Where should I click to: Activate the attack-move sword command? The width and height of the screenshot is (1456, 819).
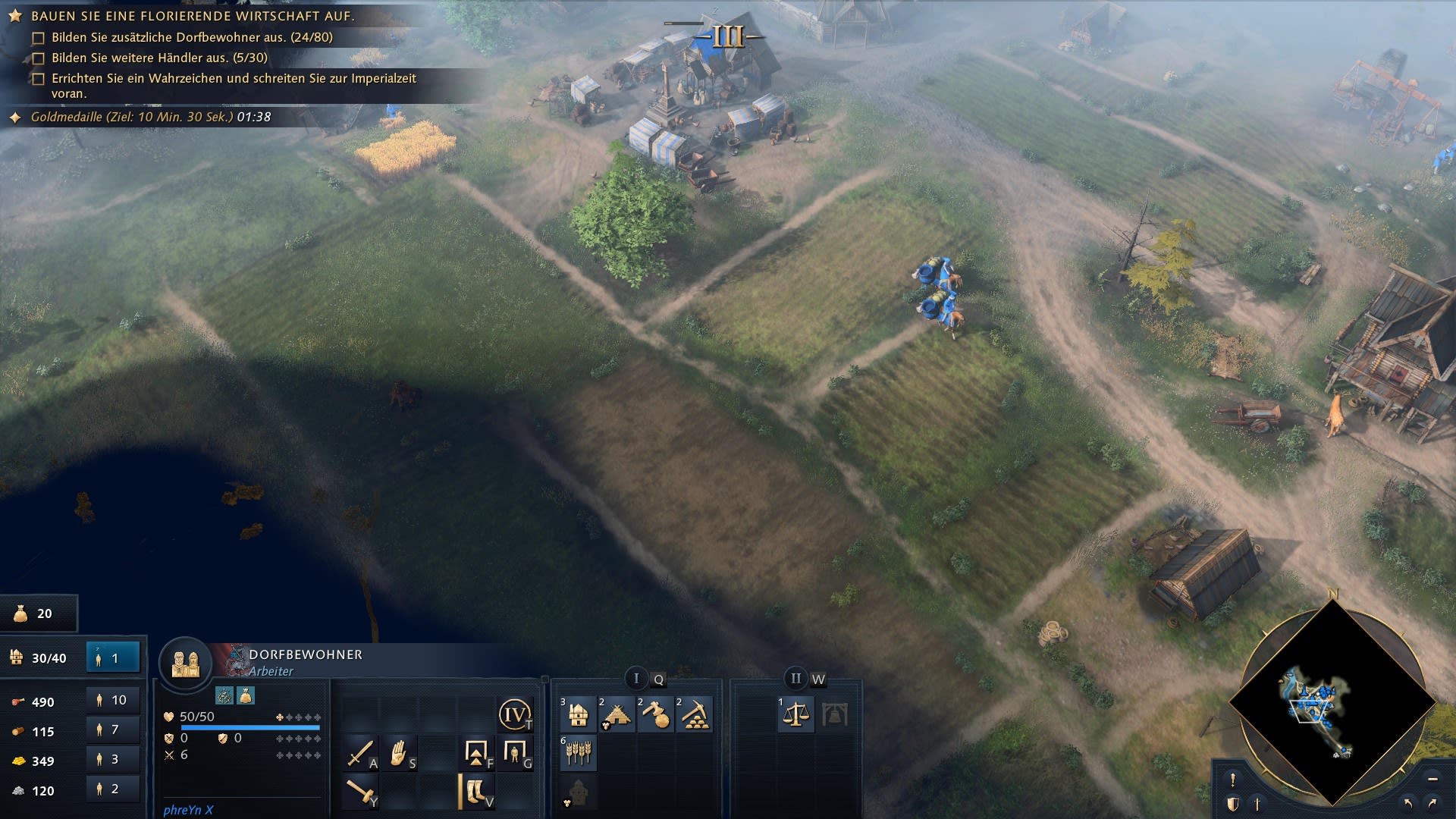[x=359, y=753]
